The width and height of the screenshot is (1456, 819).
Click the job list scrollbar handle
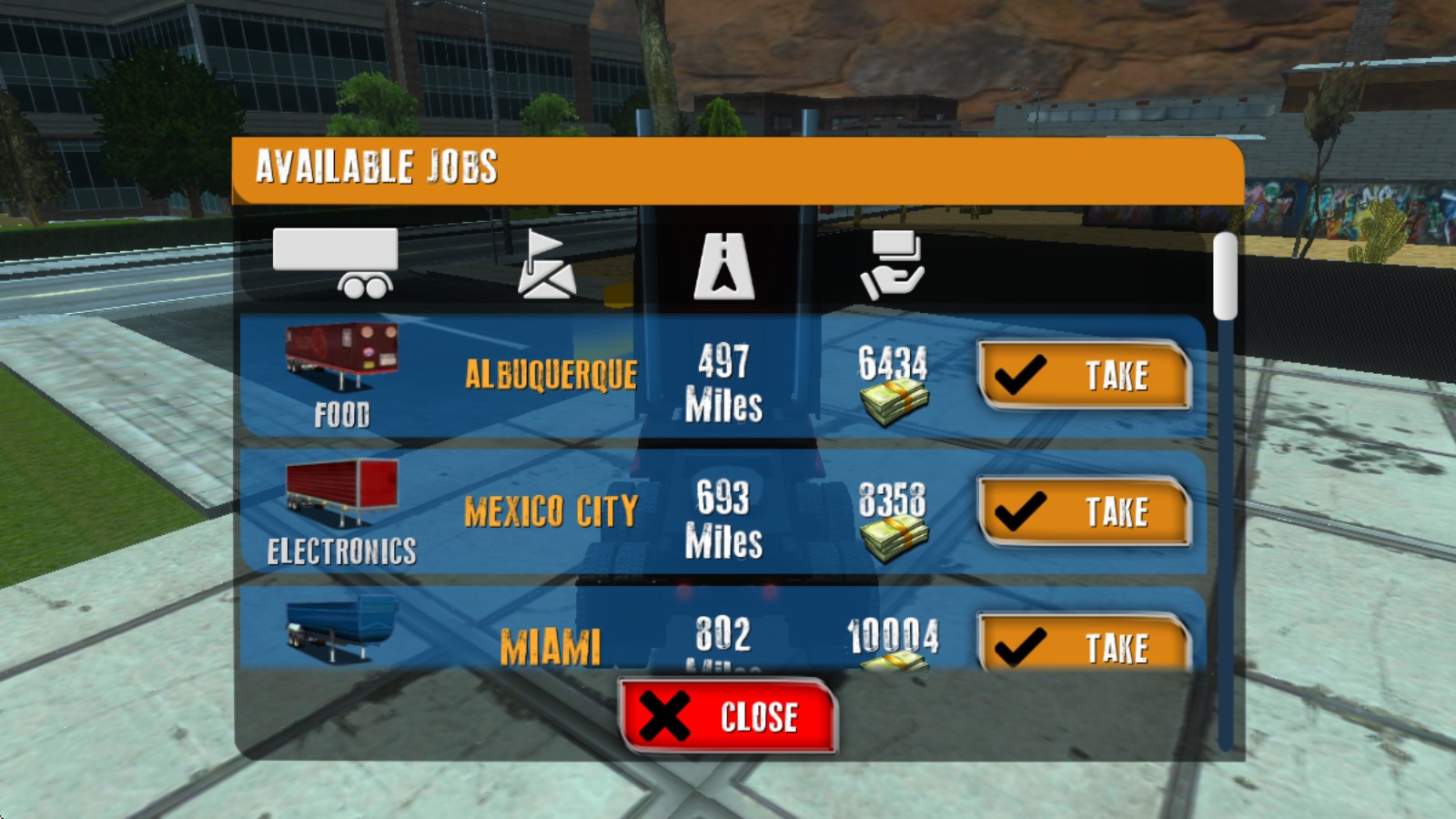[1226, 277]
